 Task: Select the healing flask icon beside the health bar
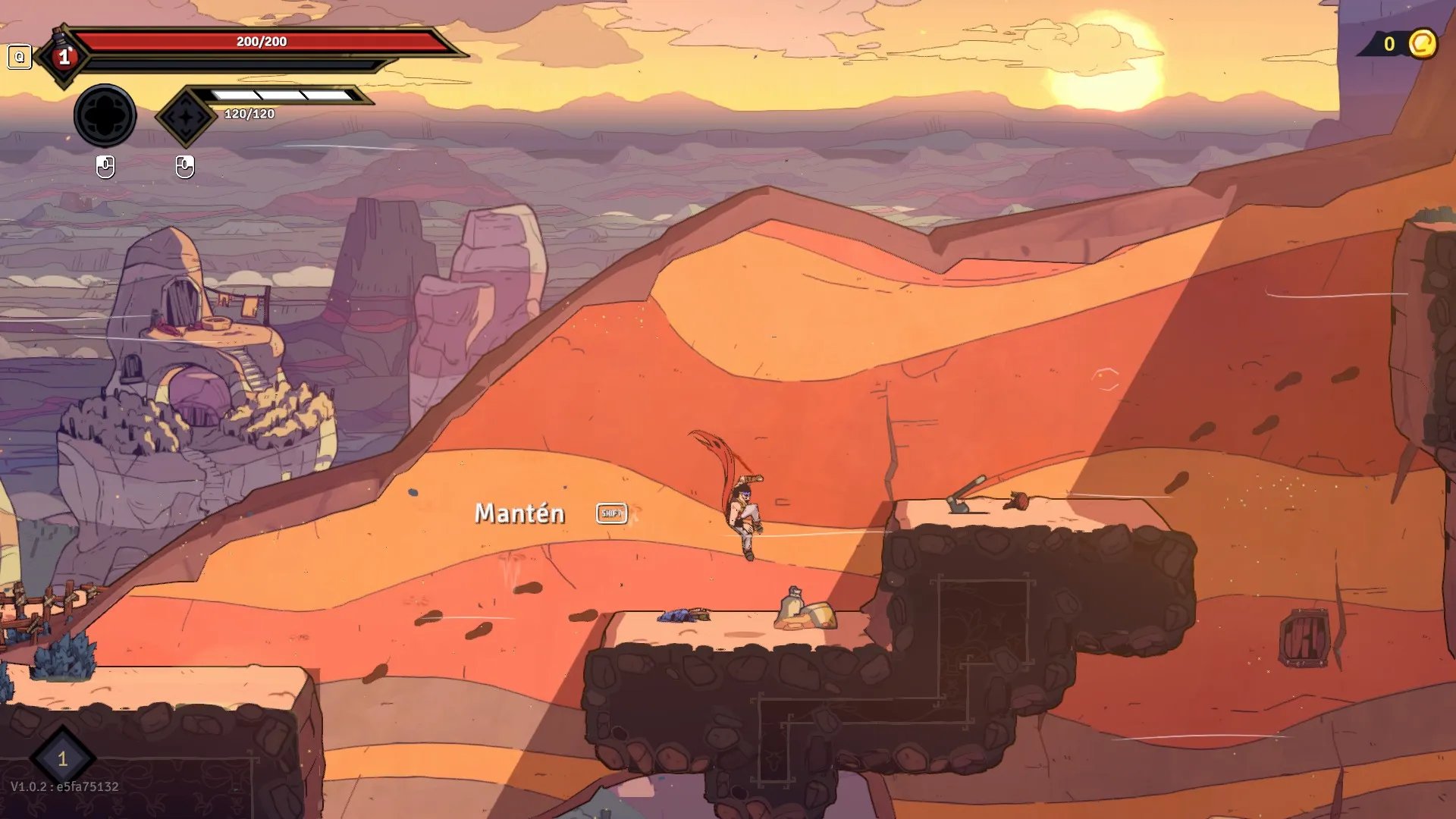point(64,55)
